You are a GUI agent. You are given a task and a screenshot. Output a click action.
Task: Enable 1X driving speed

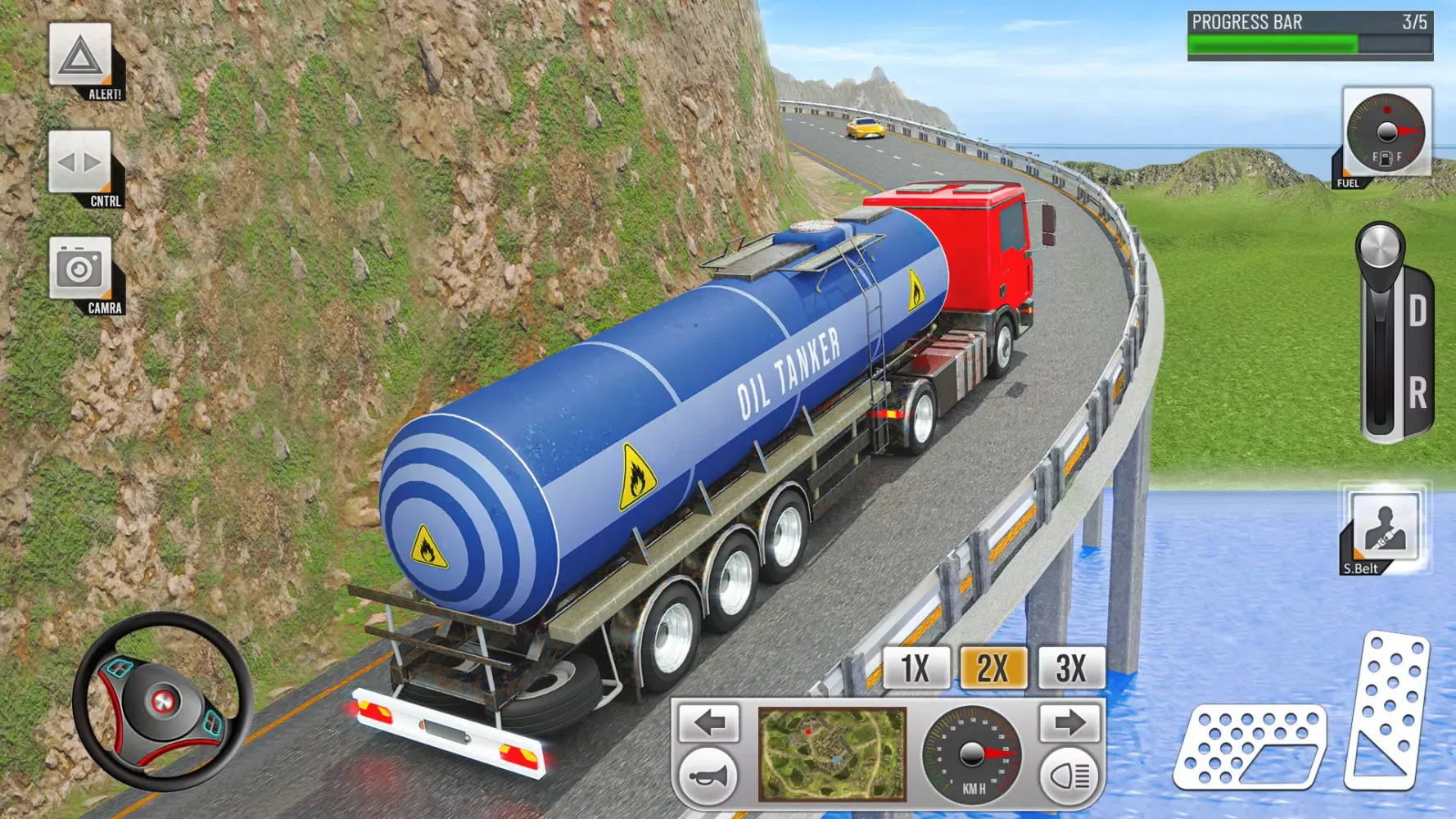click(x=916, y=668)
